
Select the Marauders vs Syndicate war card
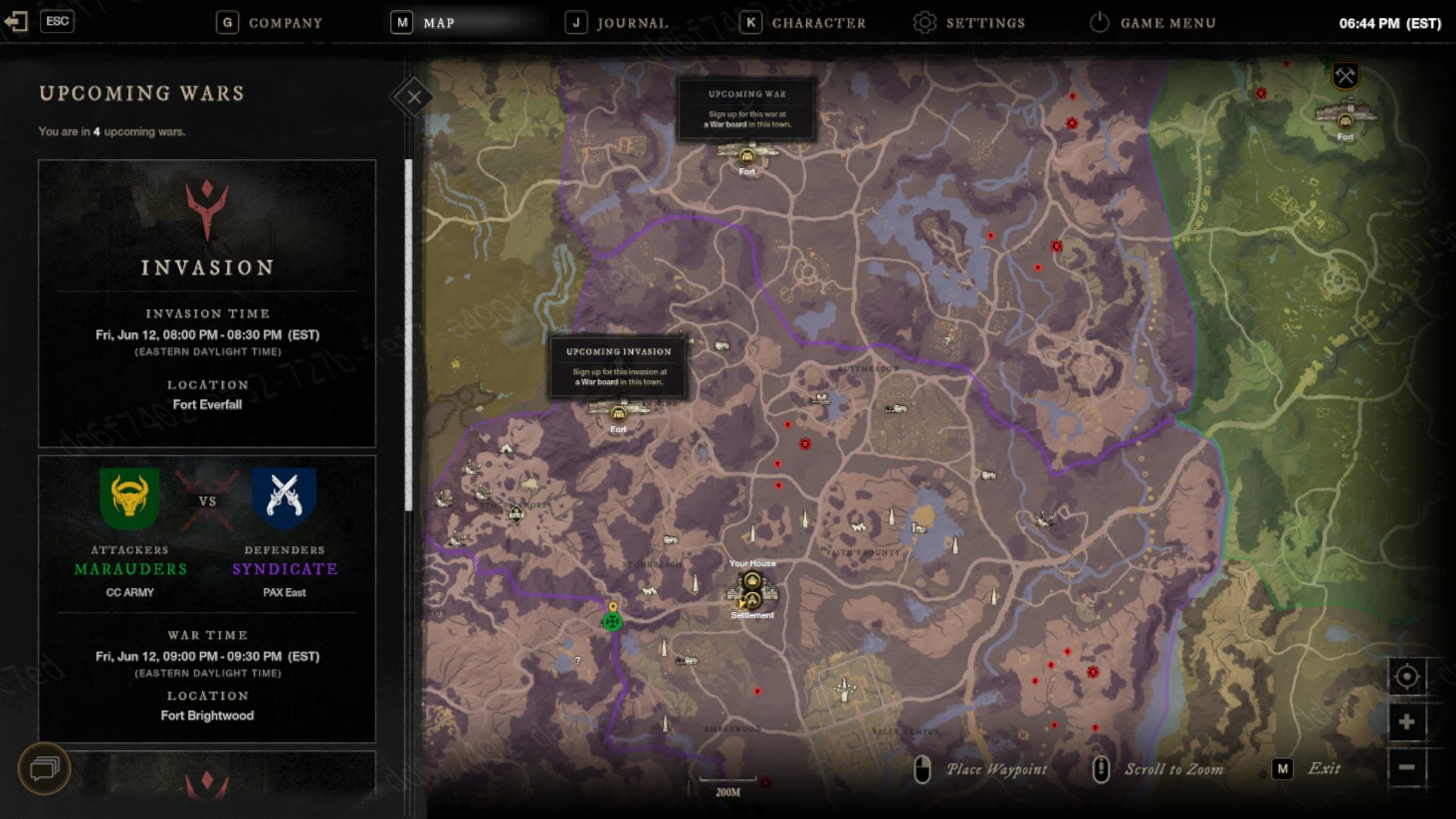pos(207,598)
